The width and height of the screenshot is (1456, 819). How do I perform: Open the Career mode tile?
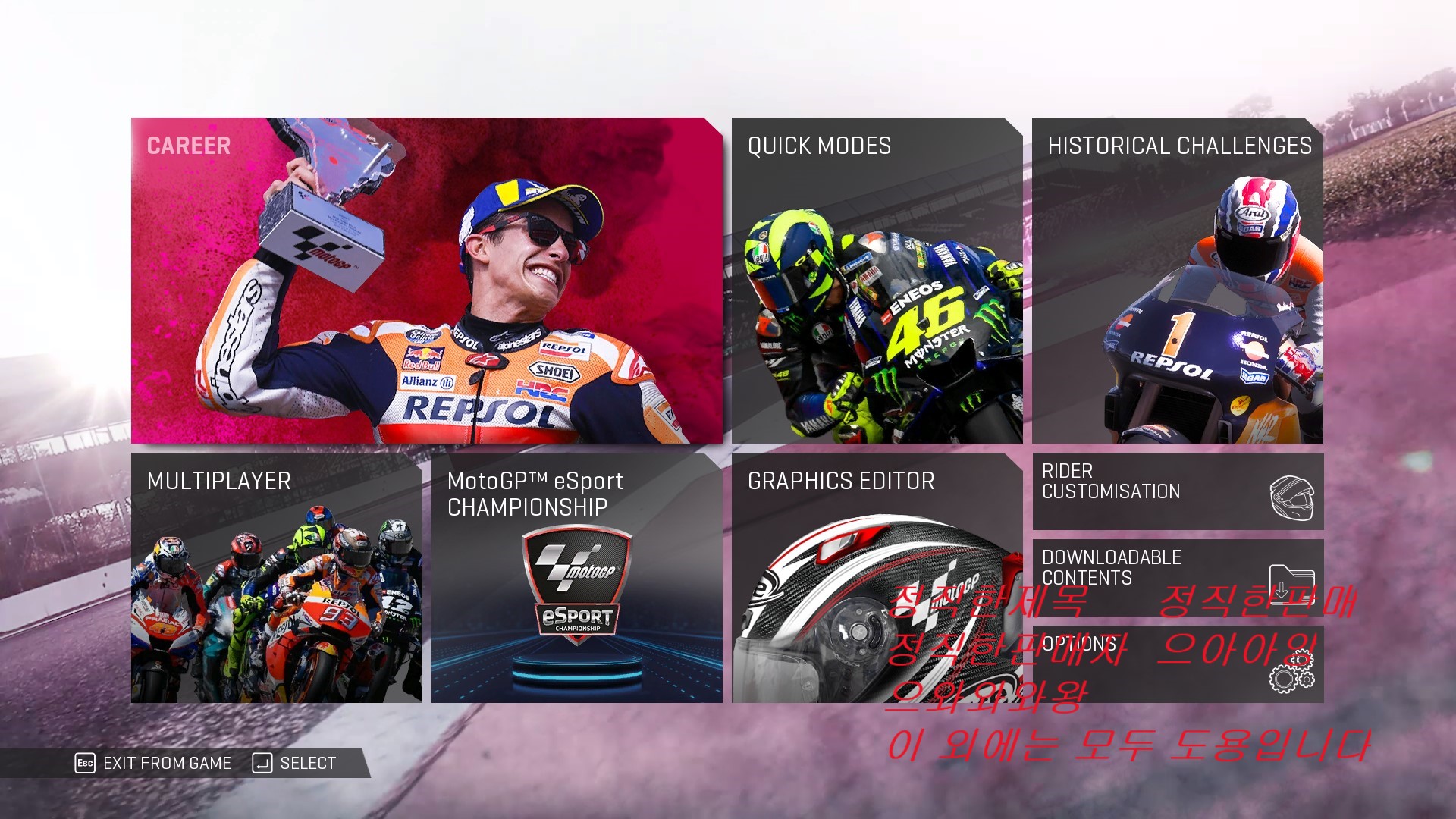coord(426,281)
